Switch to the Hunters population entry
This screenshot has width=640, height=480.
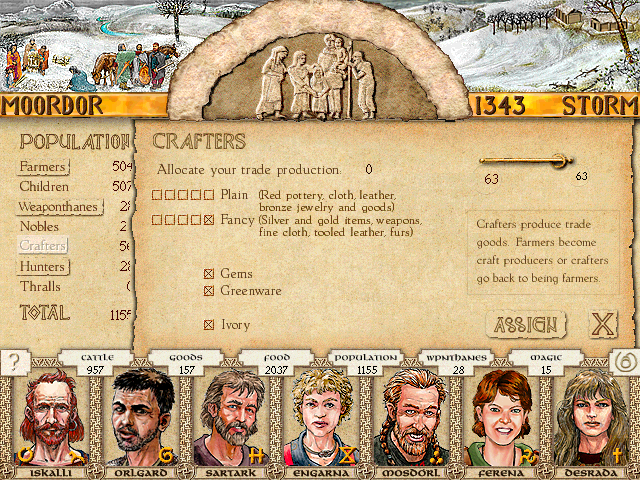(x=42, y=267)
